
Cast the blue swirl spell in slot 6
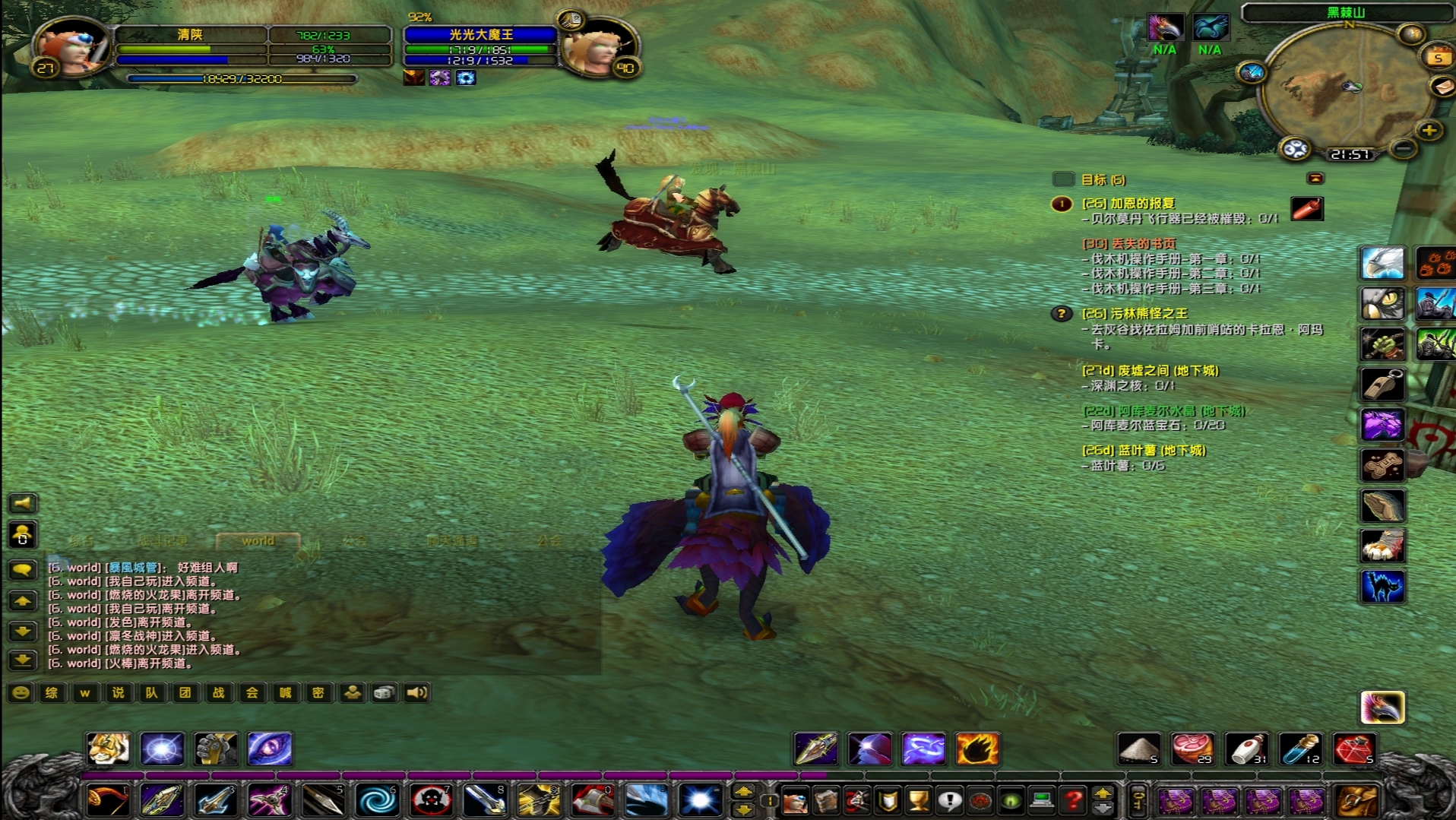coord(376,799)
